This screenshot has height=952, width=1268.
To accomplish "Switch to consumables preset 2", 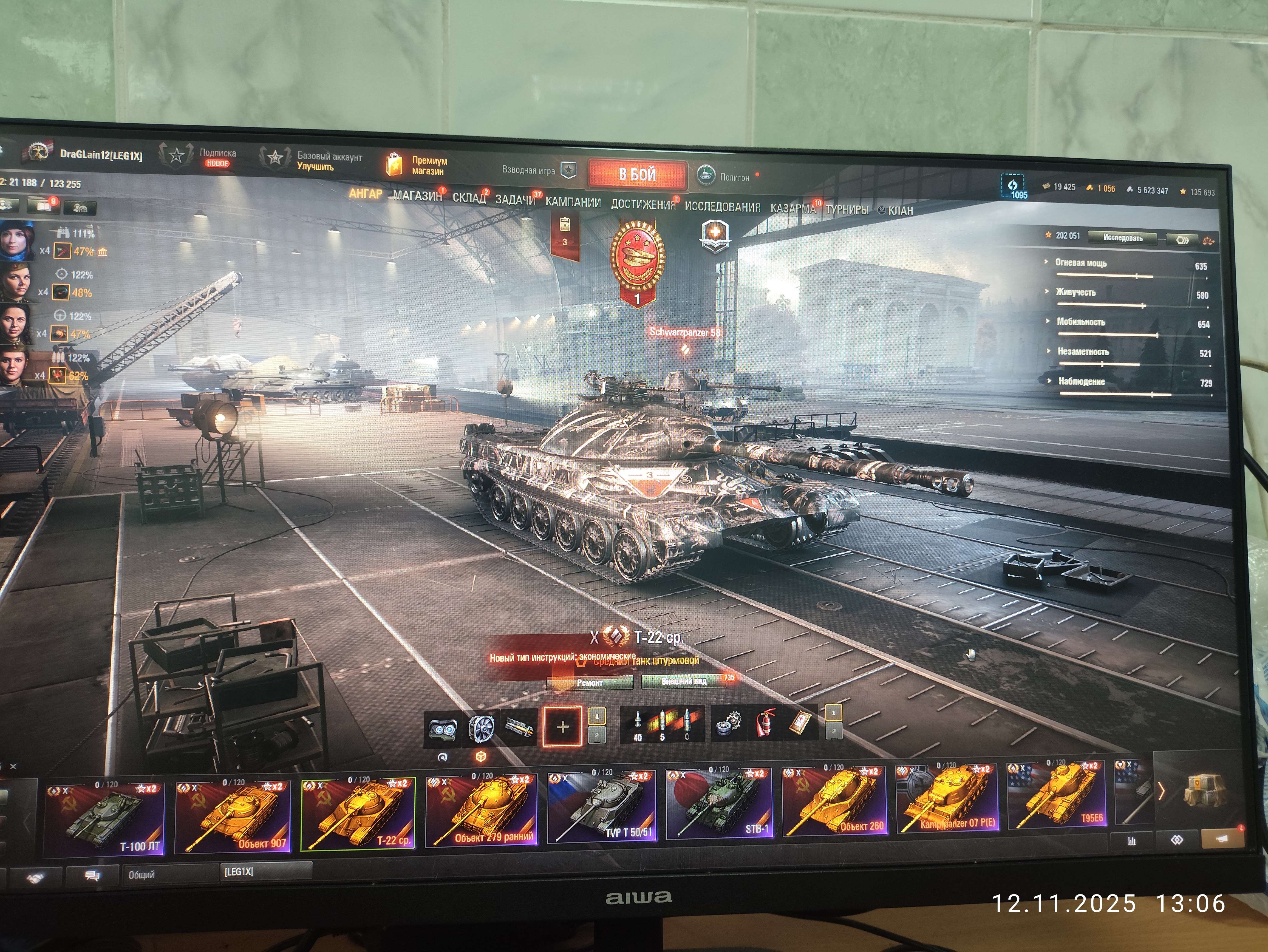I will 835,732.
